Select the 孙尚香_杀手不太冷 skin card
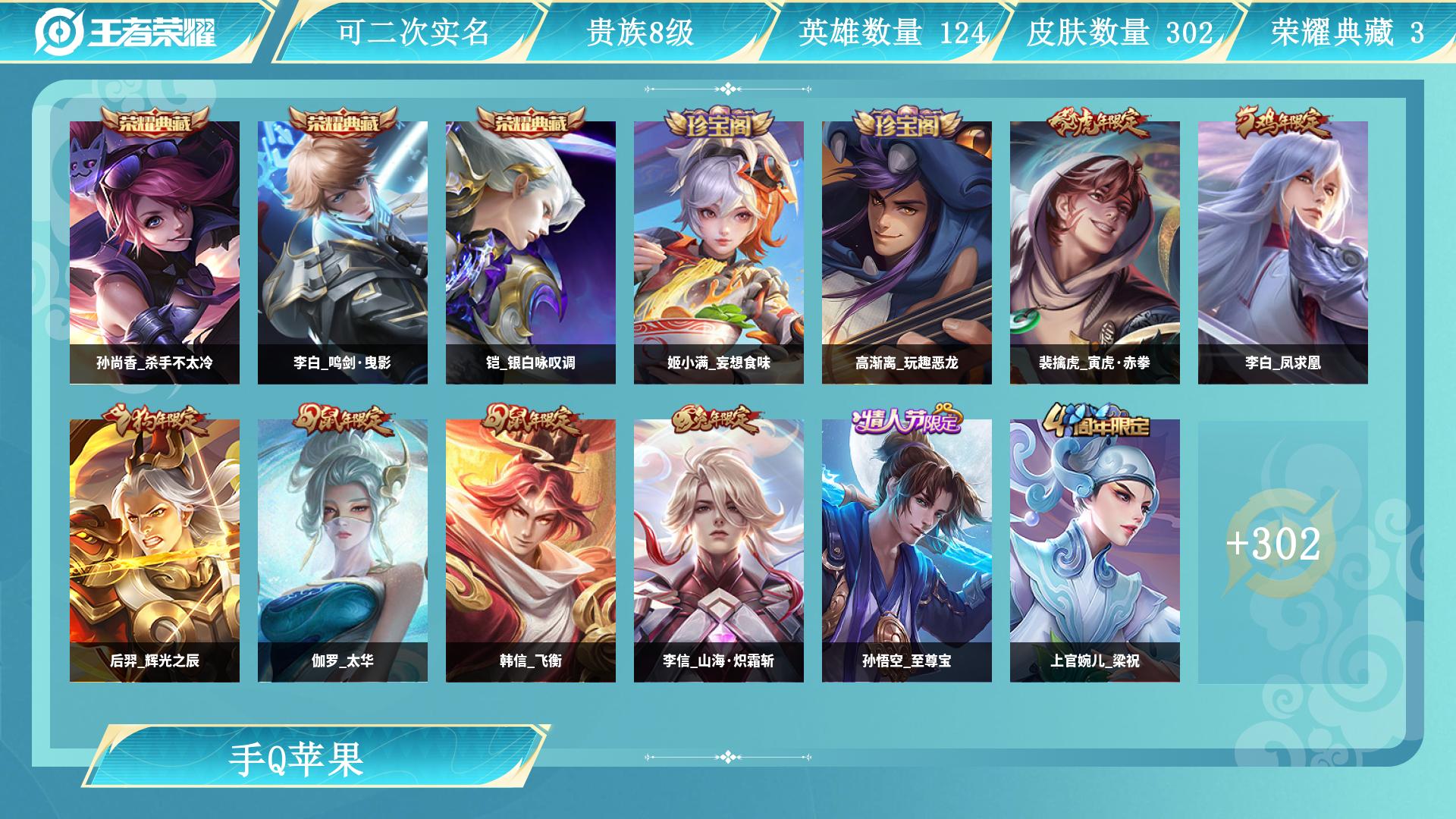Image resolution: width=1456 pixels, height=819 pixels. (155, 253)
